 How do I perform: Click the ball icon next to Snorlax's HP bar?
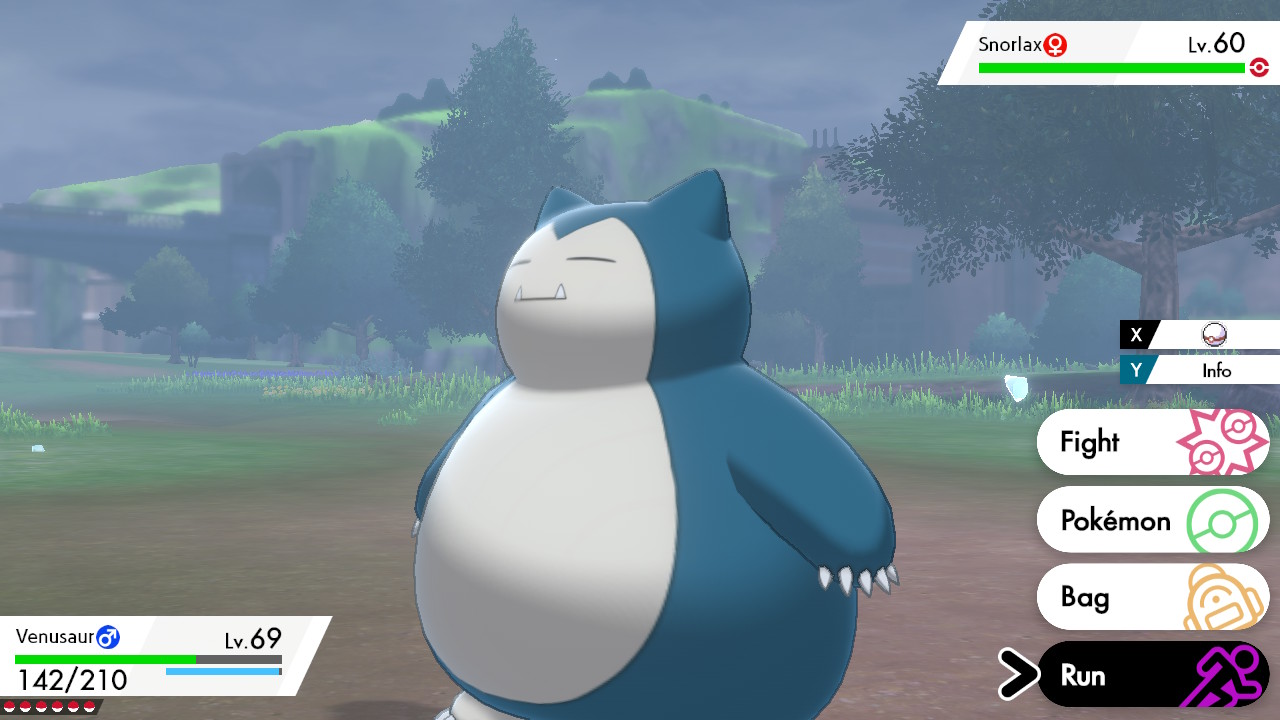[x=1260, y=66]
